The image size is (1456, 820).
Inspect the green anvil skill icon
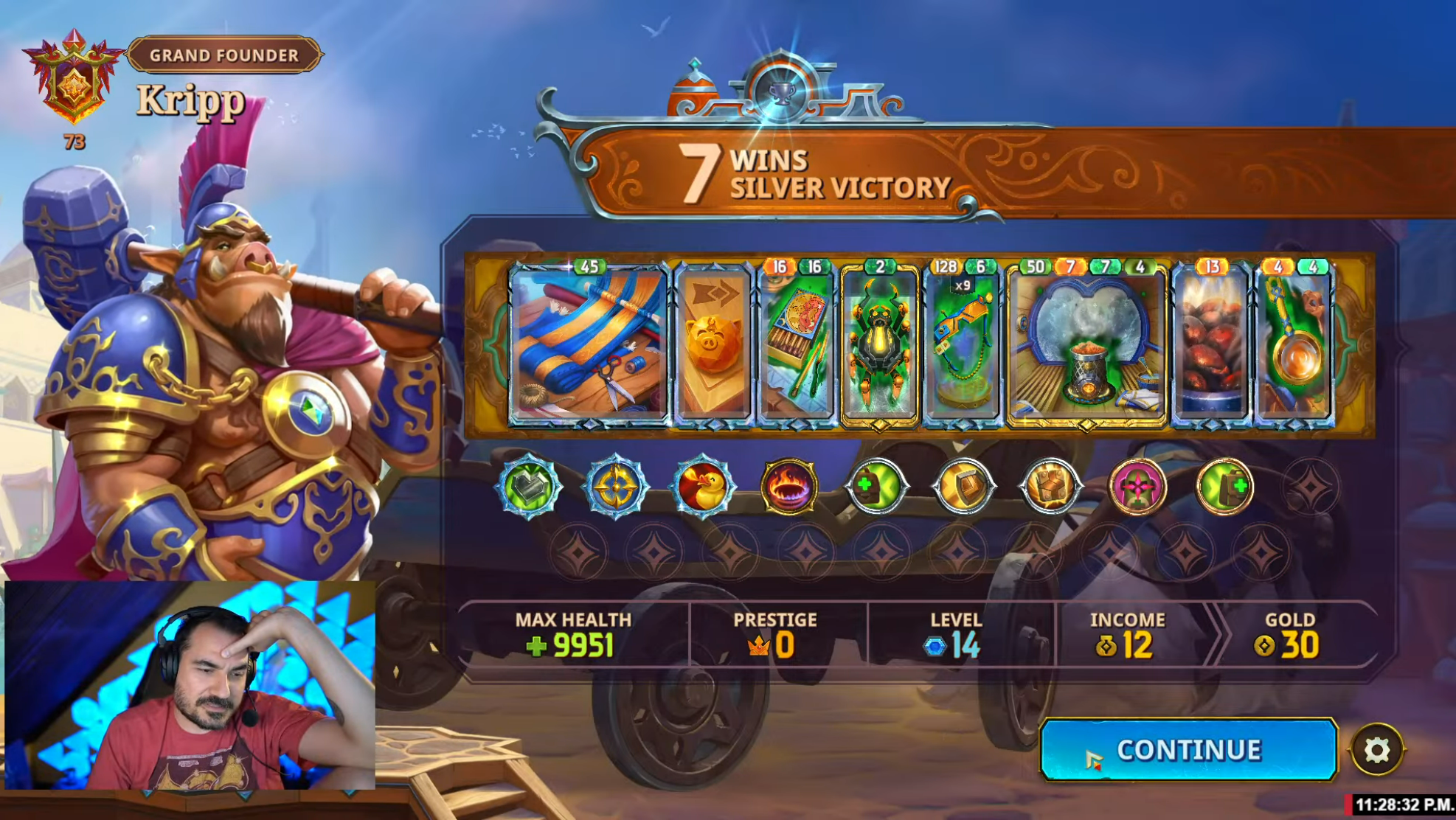[x=529, y=487]
